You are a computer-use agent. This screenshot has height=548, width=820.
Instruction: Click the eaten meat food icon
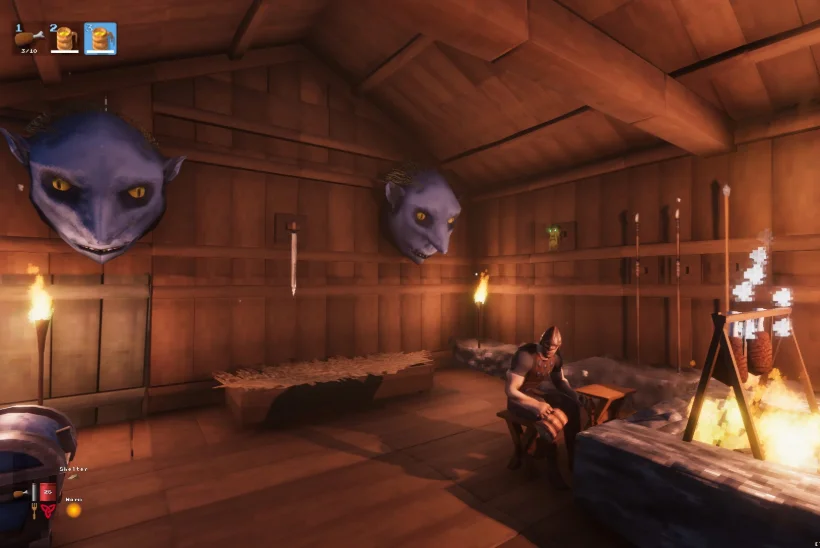tap(20, 493)
